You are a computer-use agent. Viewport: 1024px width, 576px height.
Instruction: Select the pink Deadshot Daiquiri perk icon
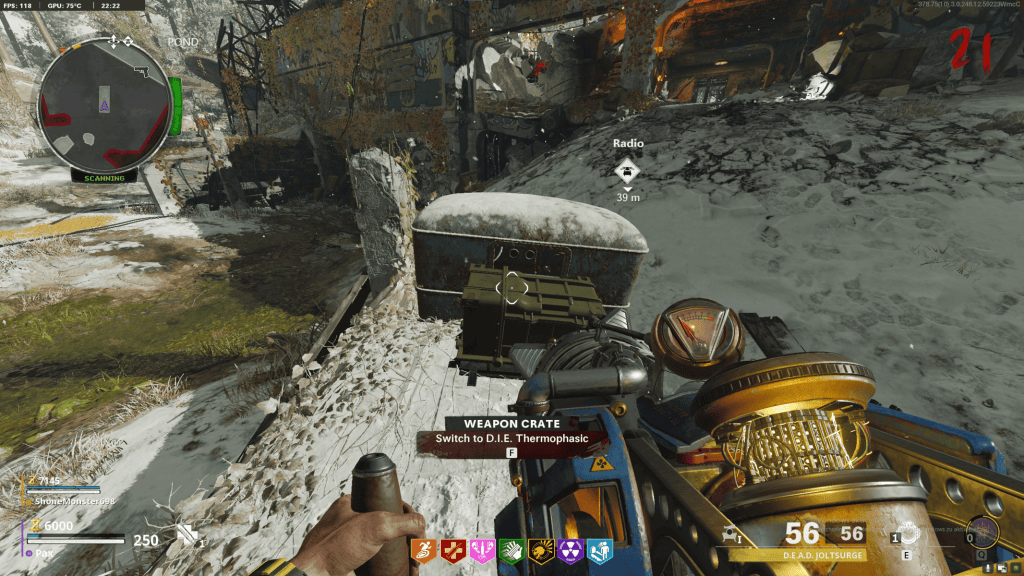click(482, 548)
